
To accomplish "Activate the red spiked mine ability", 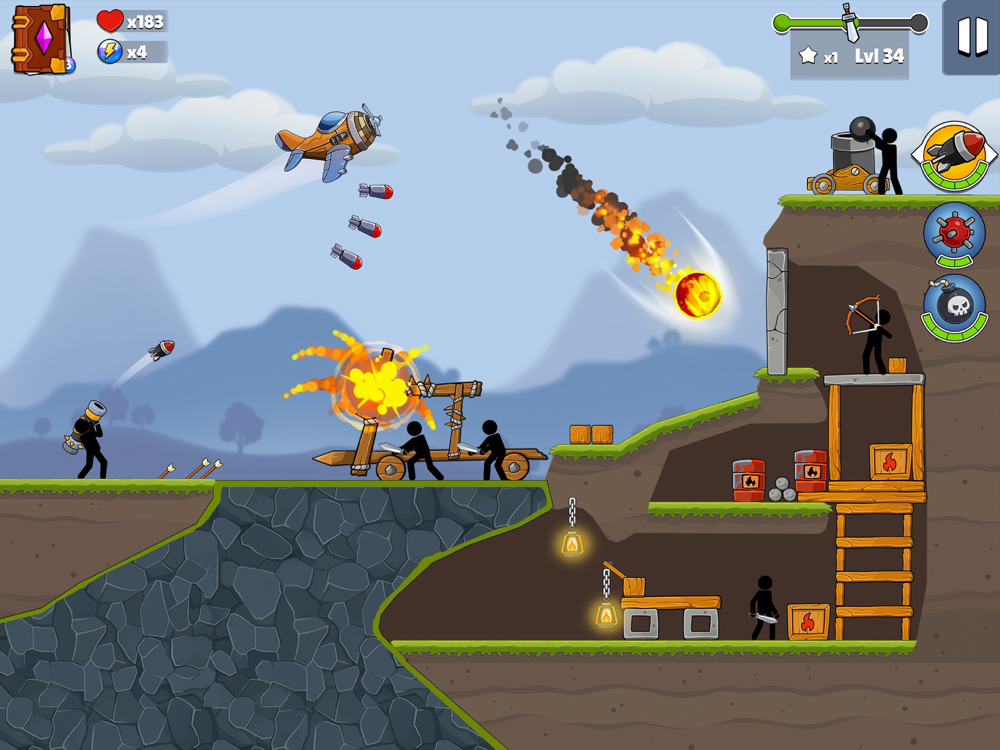I will [x=954, y=233].
